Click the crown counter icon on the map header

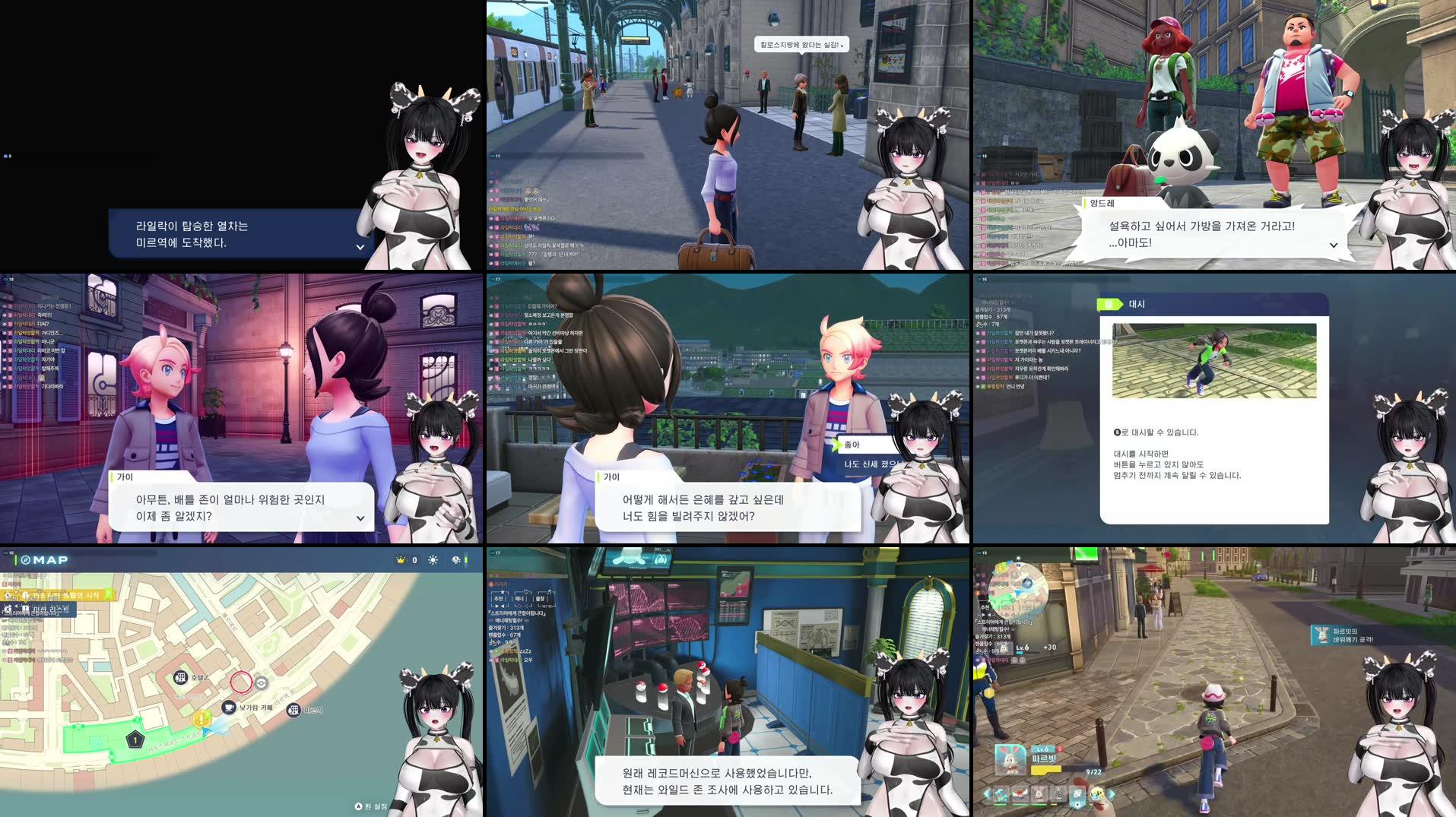tap(401, 560)
